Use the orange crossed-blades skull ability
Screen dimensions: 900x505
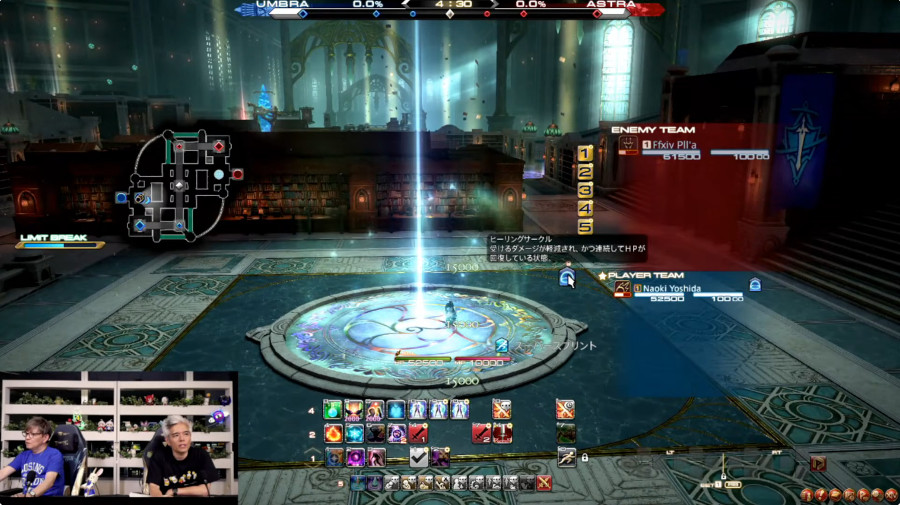[x=501, y=409]
